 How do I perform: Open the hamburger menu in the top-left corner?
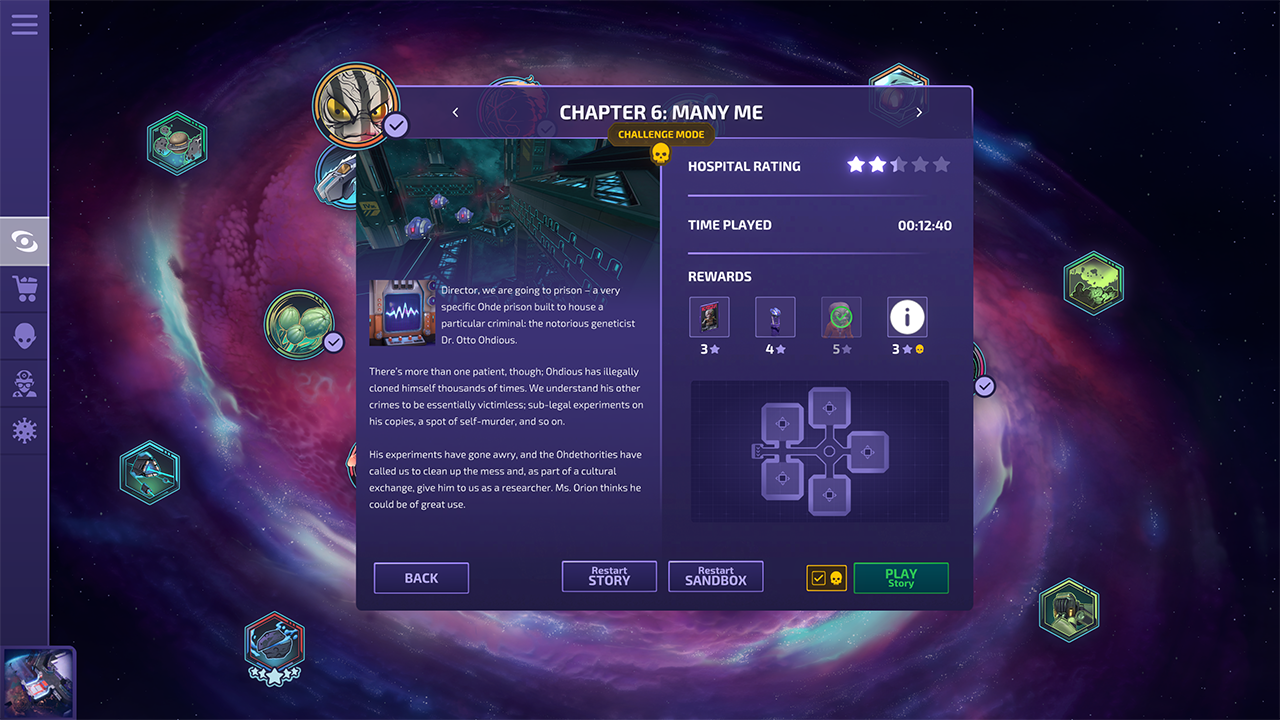tap(24, 24)
